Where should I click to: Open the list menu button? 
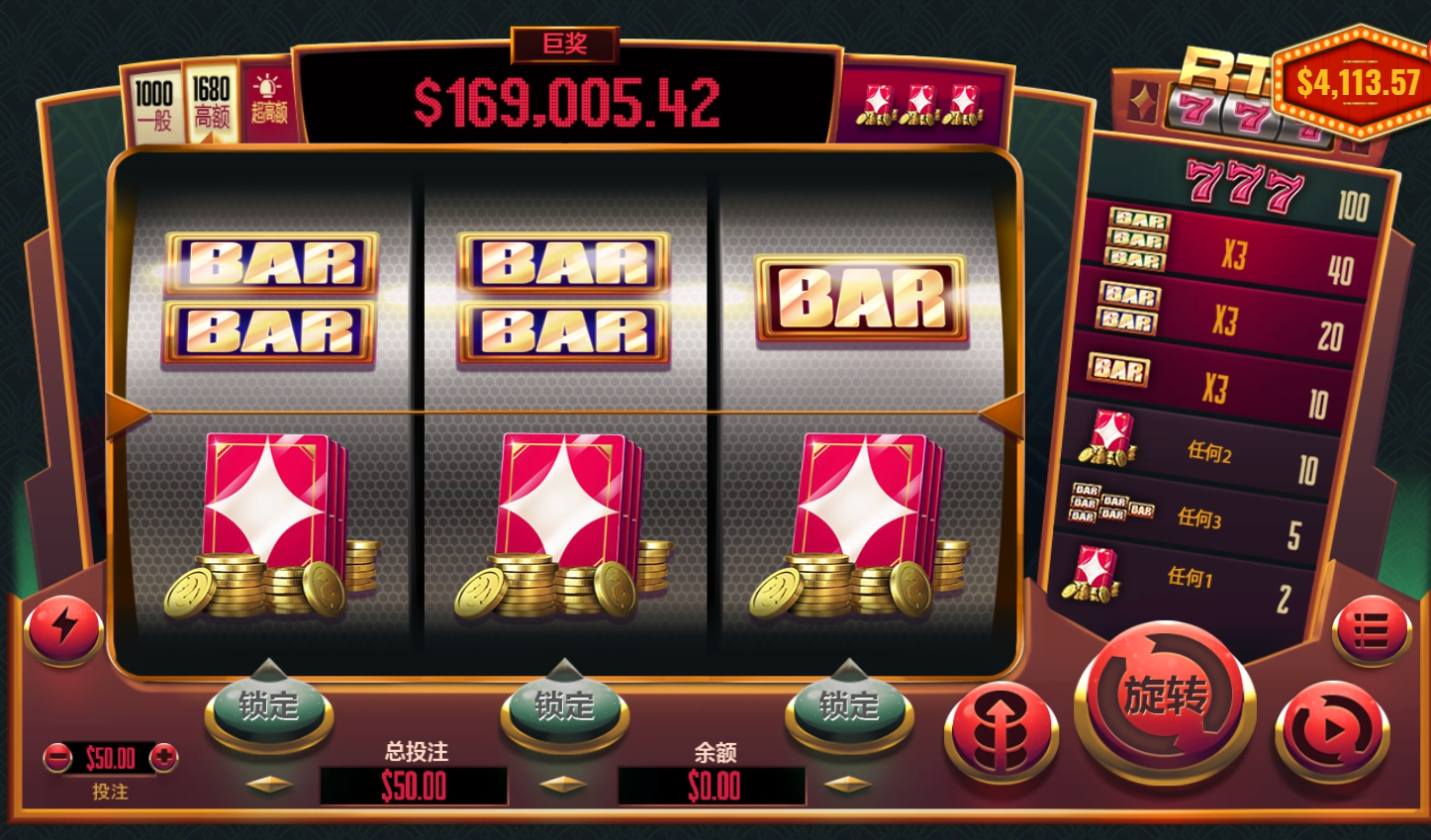1371,629
